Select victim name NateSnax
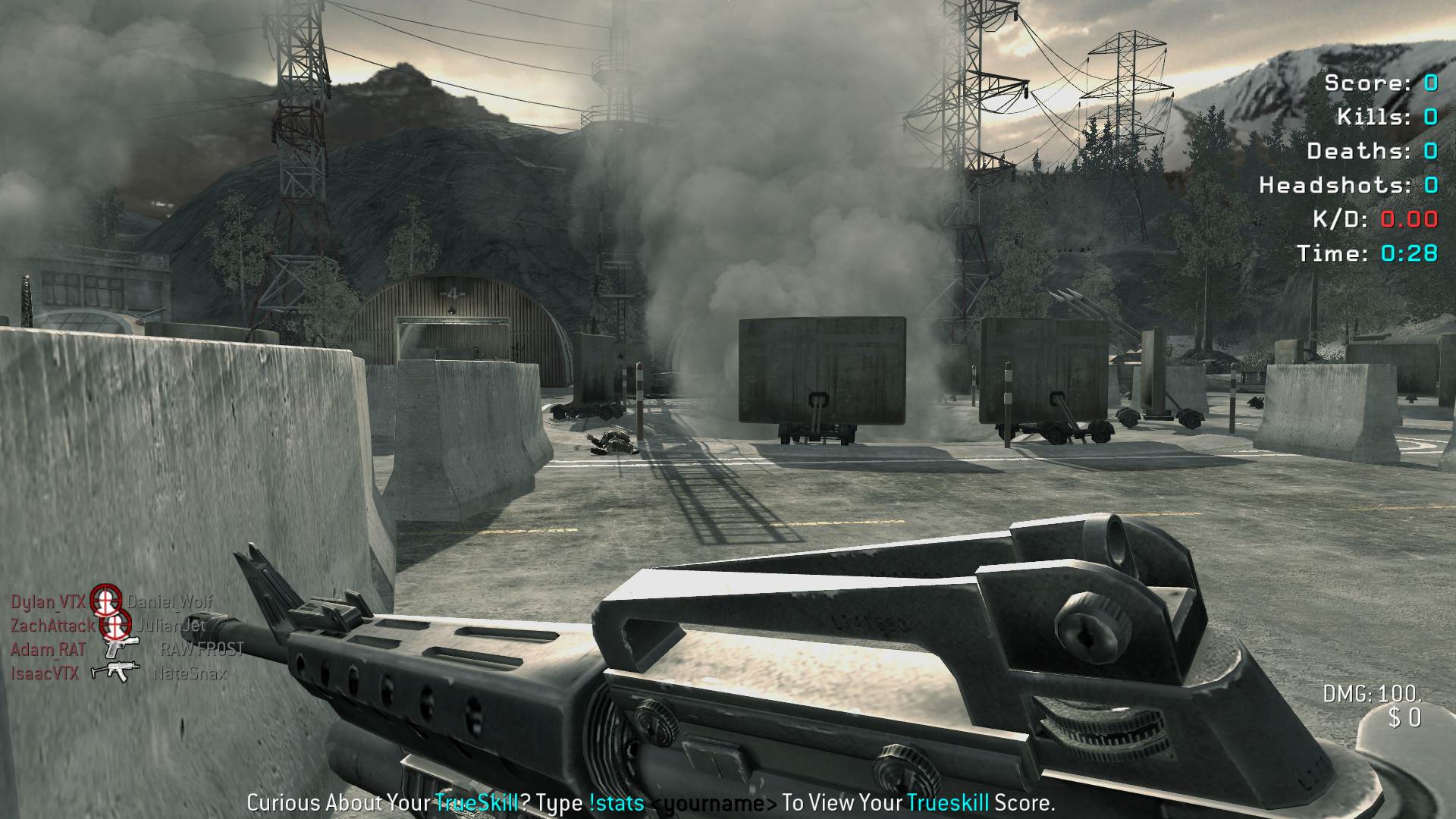The width and height of the screenshot is (1456, 819). [190, 673]
